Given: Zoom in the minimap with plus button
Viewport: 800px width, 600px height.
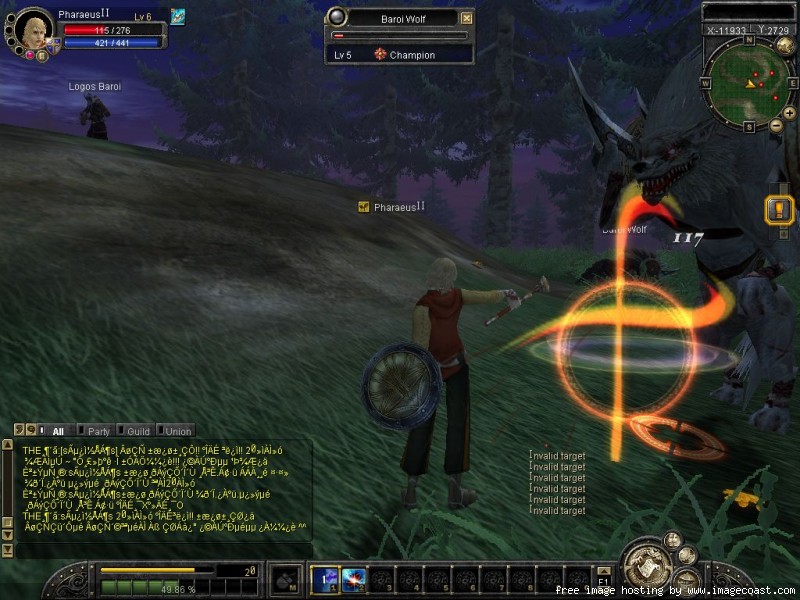Looking at the screenshot, I should coord(789,113).
